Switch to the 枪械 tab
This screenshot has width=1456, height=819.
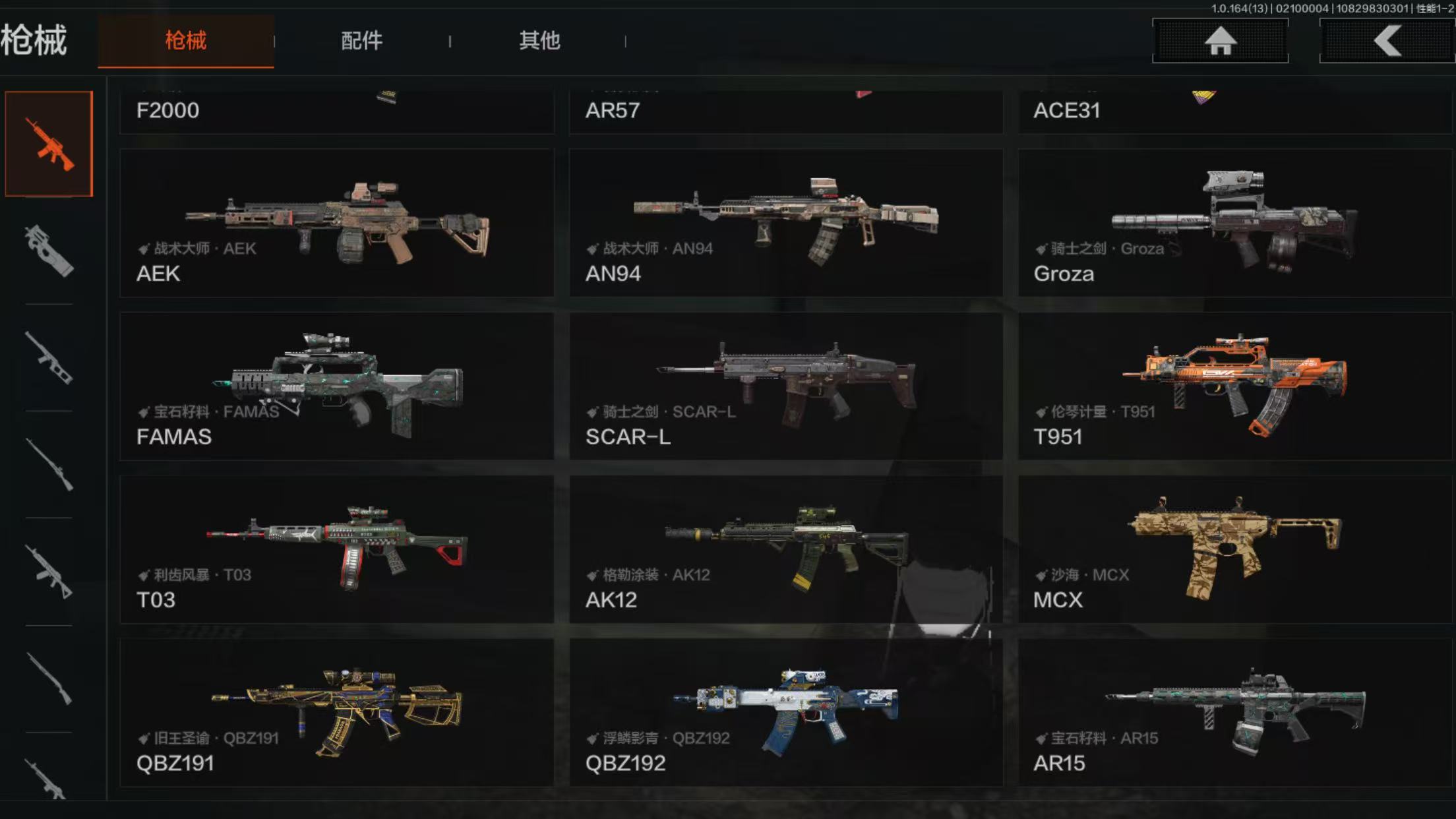(x=185, y=41)
